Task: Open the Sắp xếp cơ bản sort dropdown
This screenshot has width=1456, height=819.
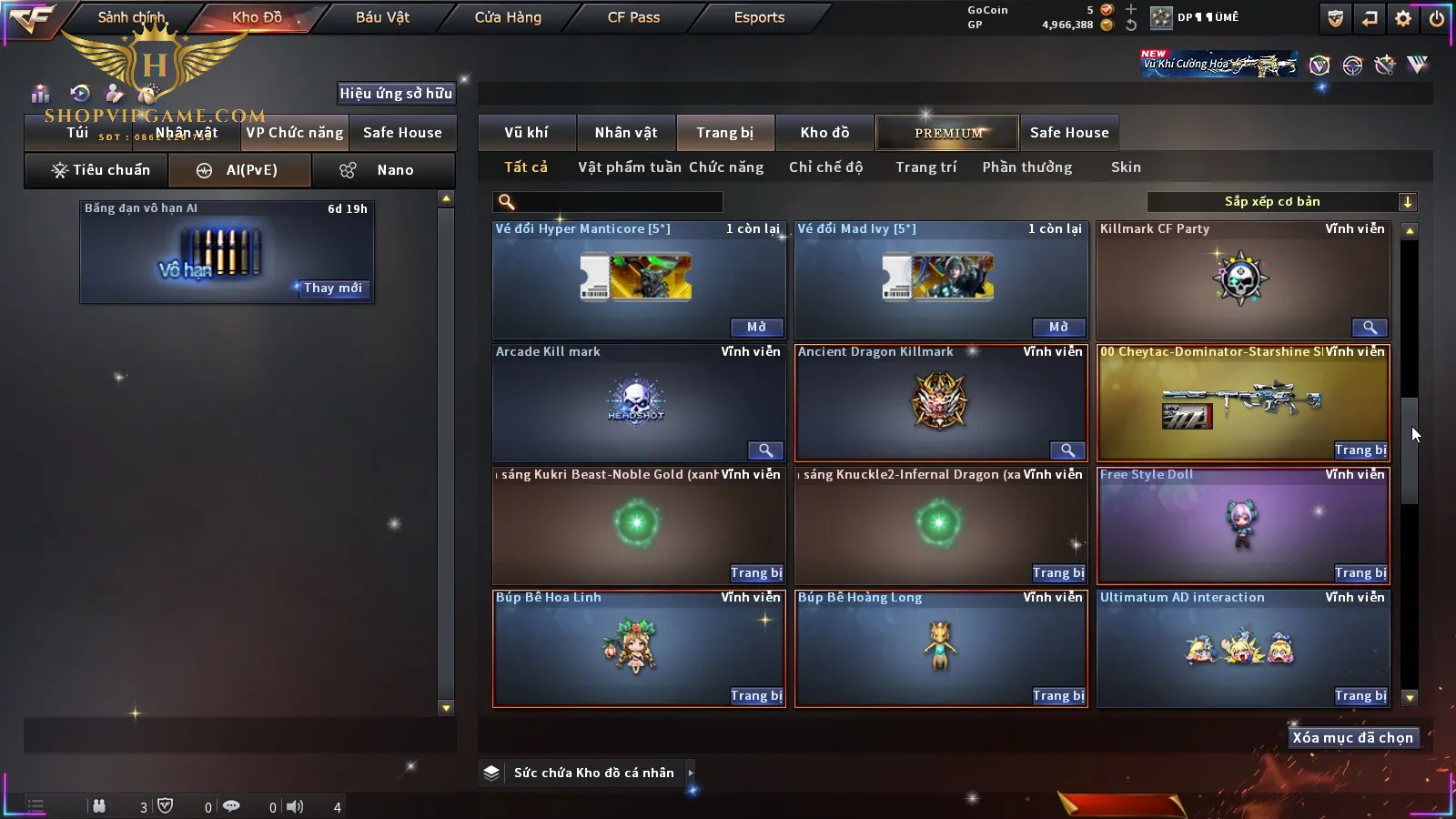Action: point(1281,202)
